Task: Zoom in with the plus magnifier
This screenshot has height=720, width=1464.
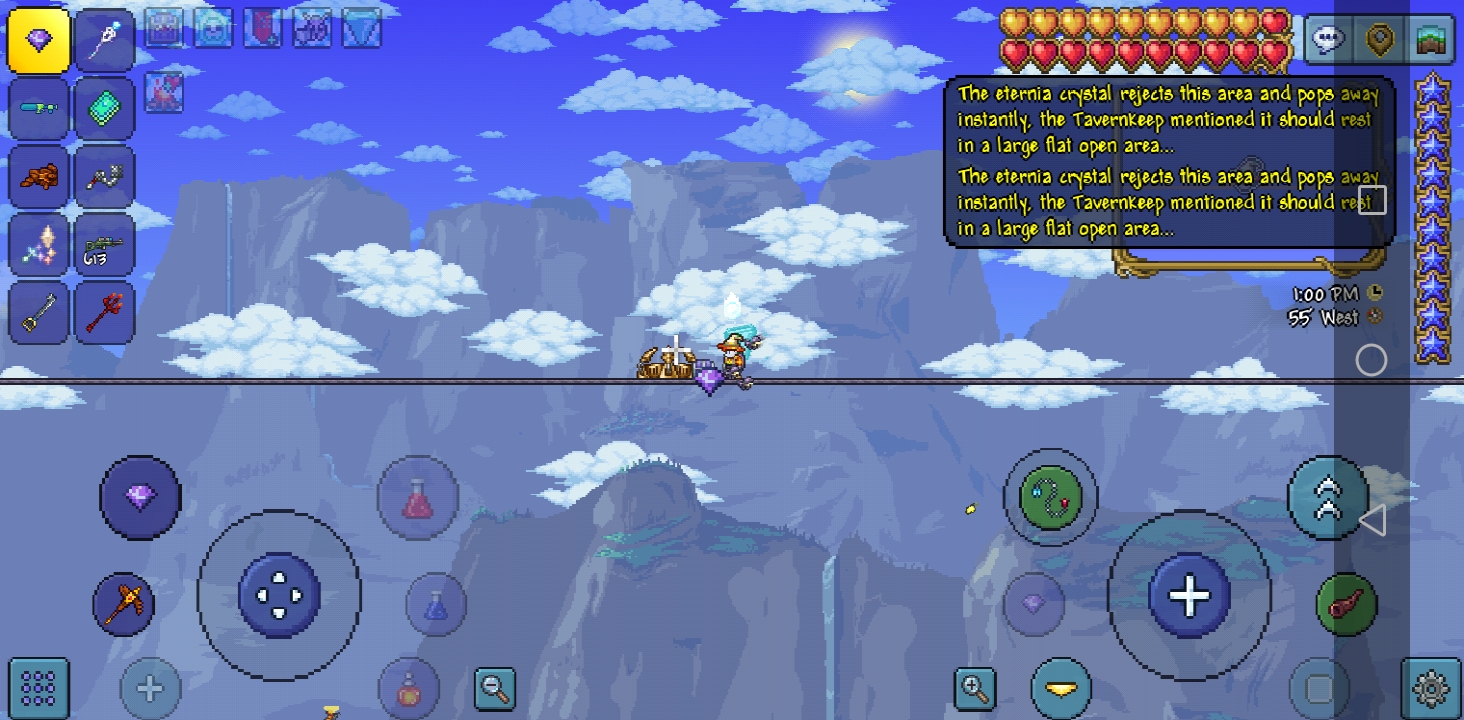Action: click(x=974, y=688)
